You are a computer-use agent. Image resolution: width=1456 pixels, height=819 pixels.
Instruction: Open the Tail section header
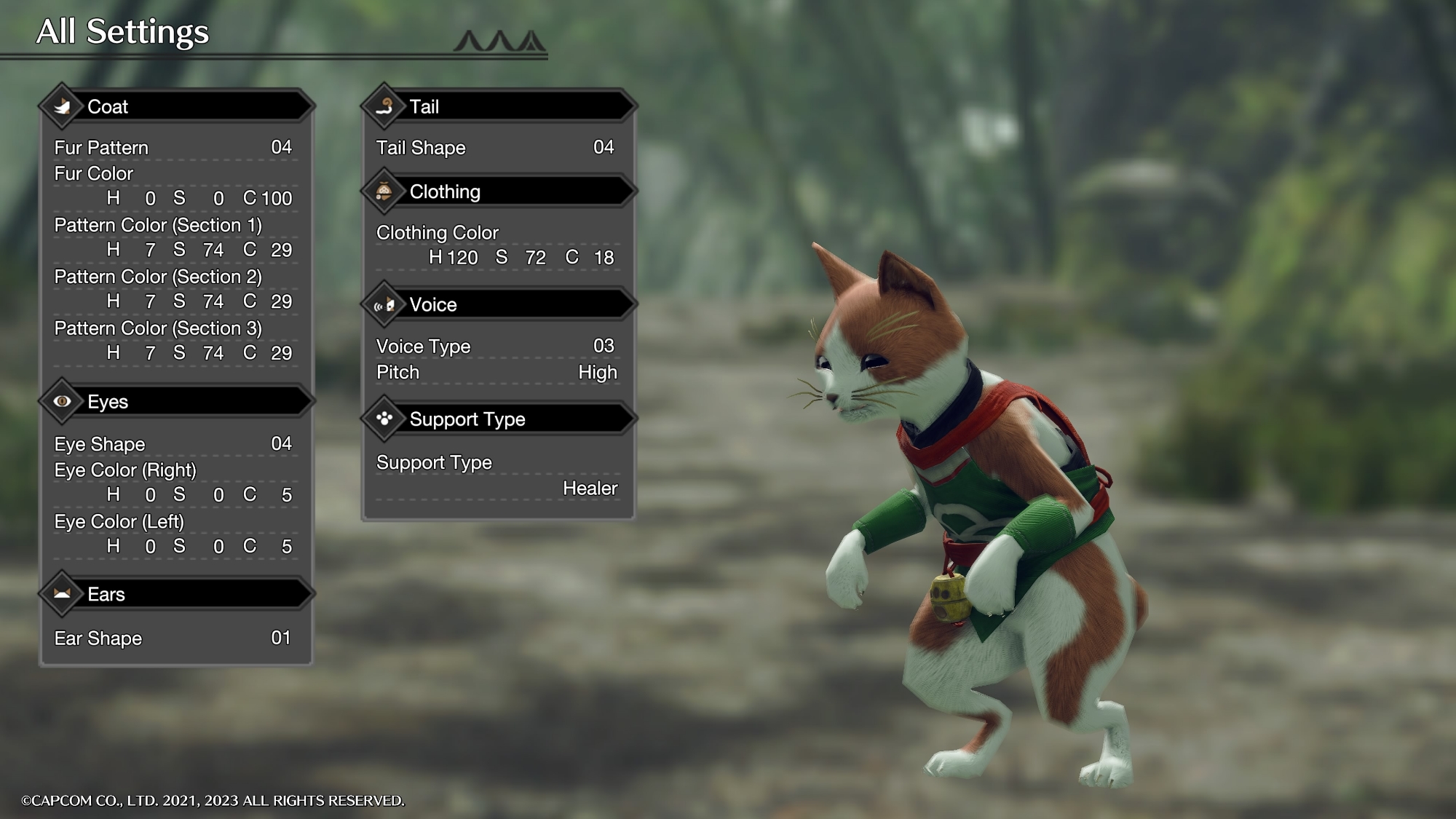(499, 107)
